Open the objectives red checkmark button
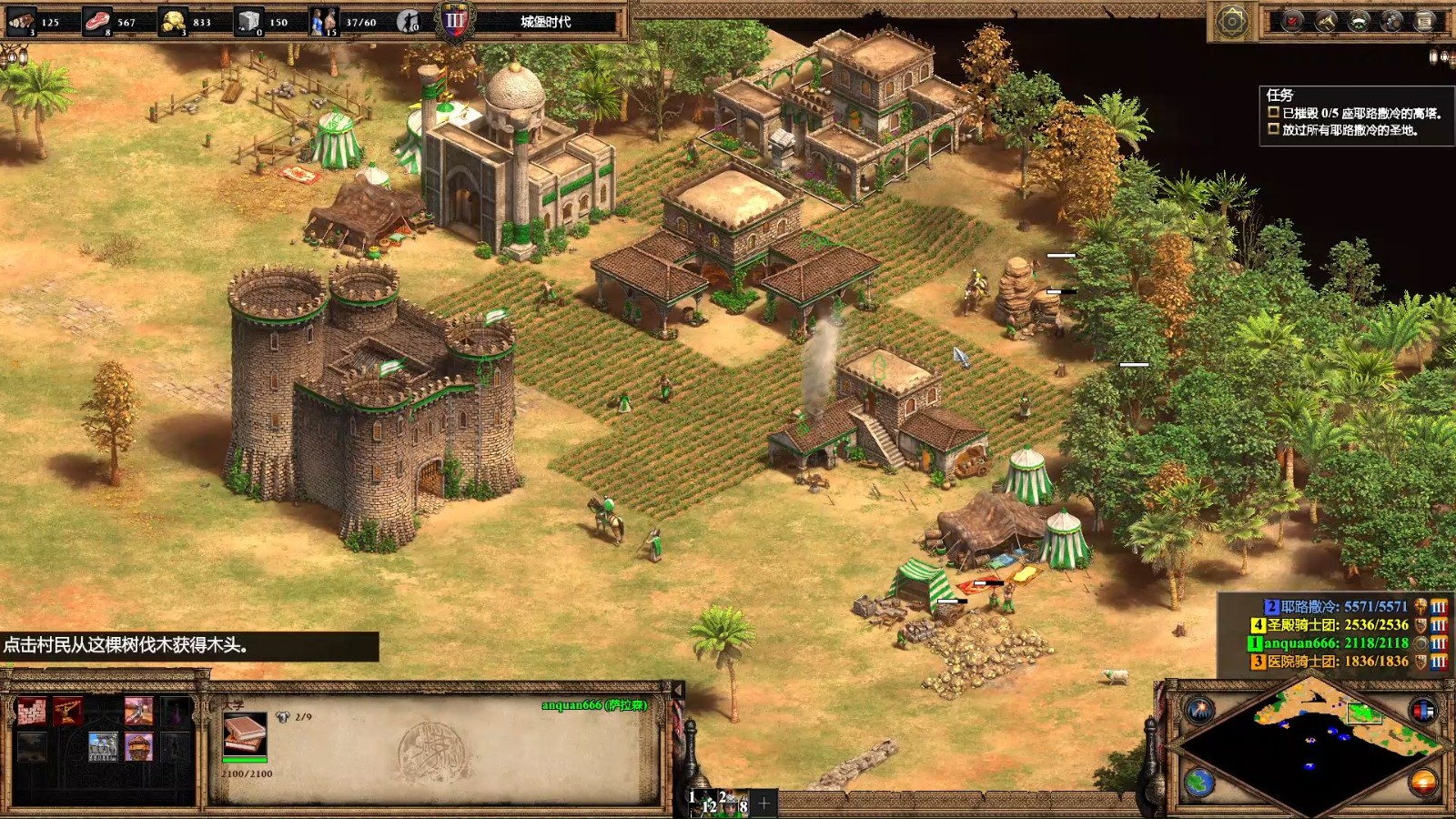The width and height of the screenshot is (1456, 819). tap(1292, 22)
